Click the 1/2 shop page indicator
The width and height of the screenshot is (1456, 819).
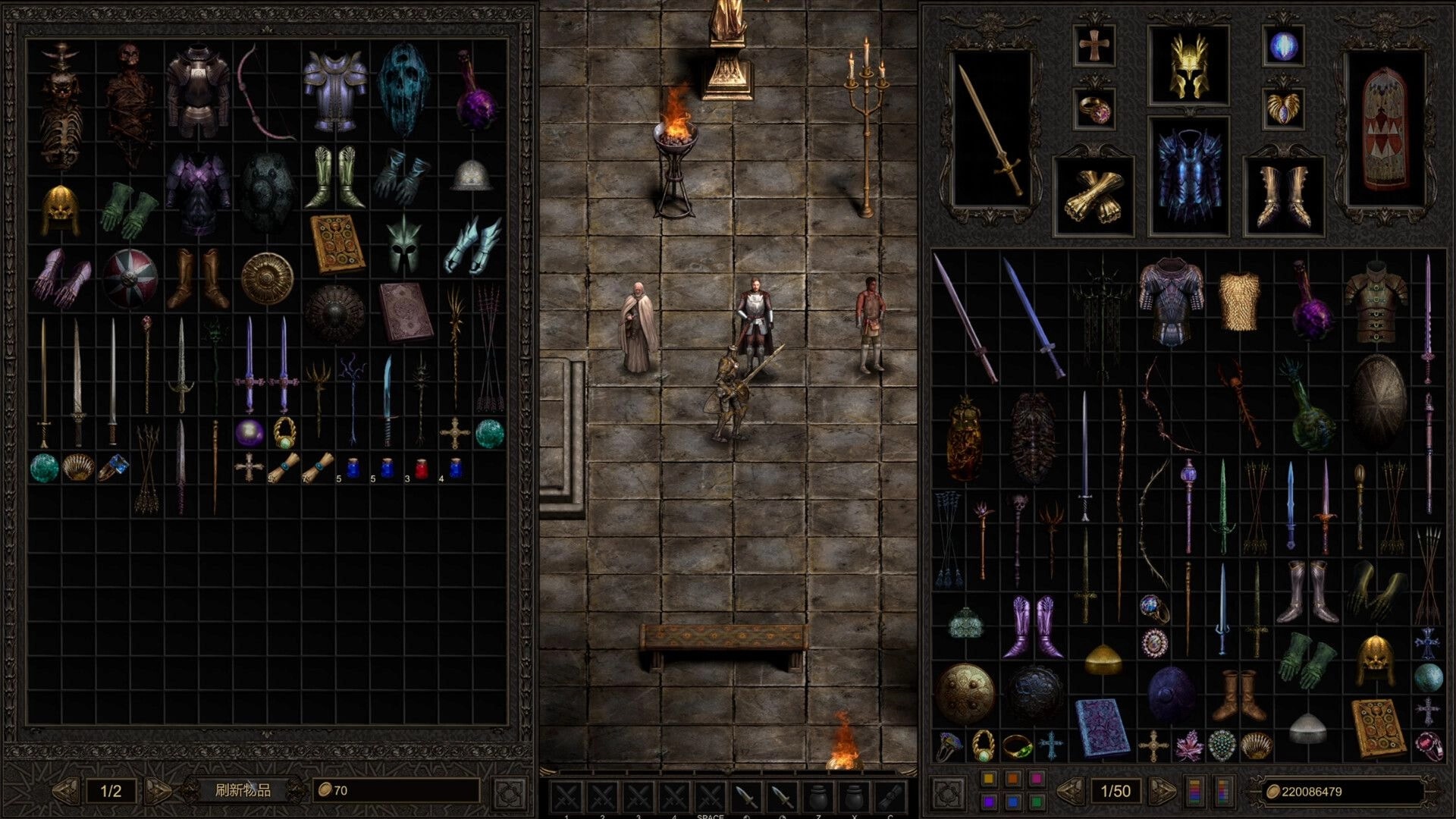111,792
